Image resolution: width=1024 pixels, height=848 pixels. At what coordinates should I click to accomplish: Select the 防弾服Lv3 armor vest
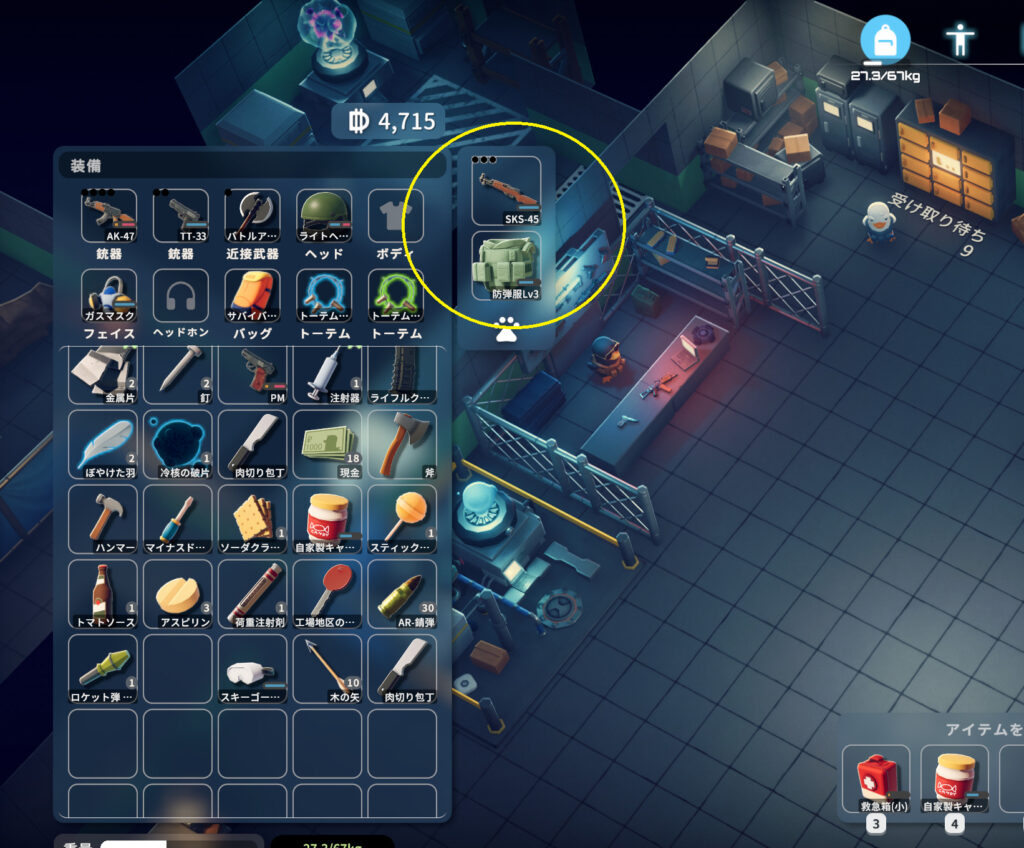pyautogui.click(x=506, y=266)
